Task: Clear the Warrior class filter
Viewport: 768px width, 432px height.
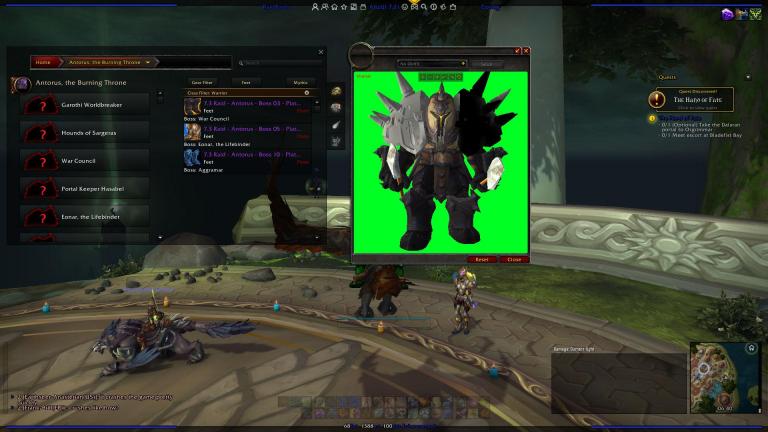Action: pyautogui.click(x=306, y=92)
